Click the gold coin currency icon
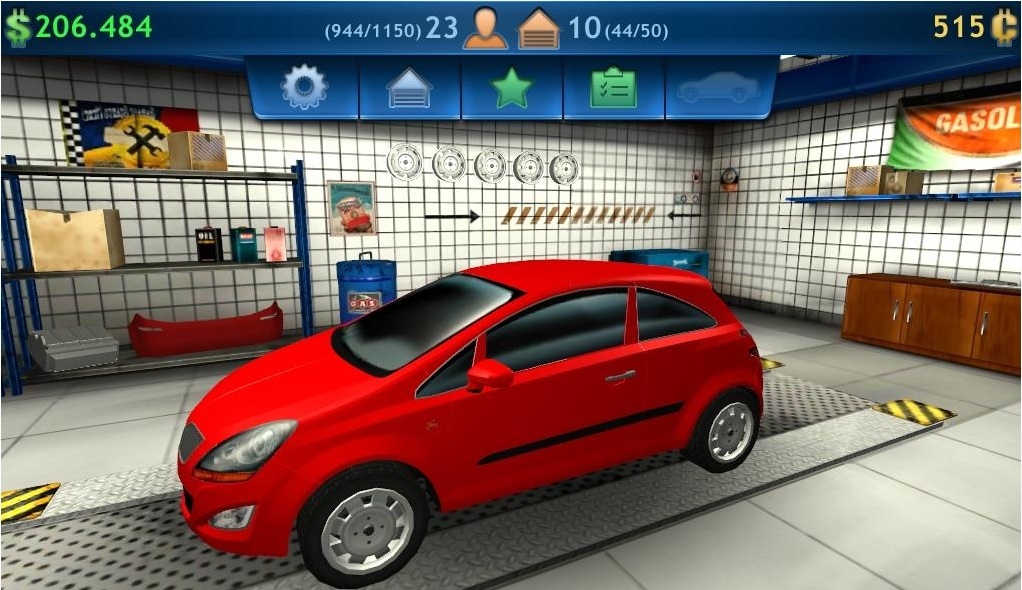 [x=1003, y=27]
